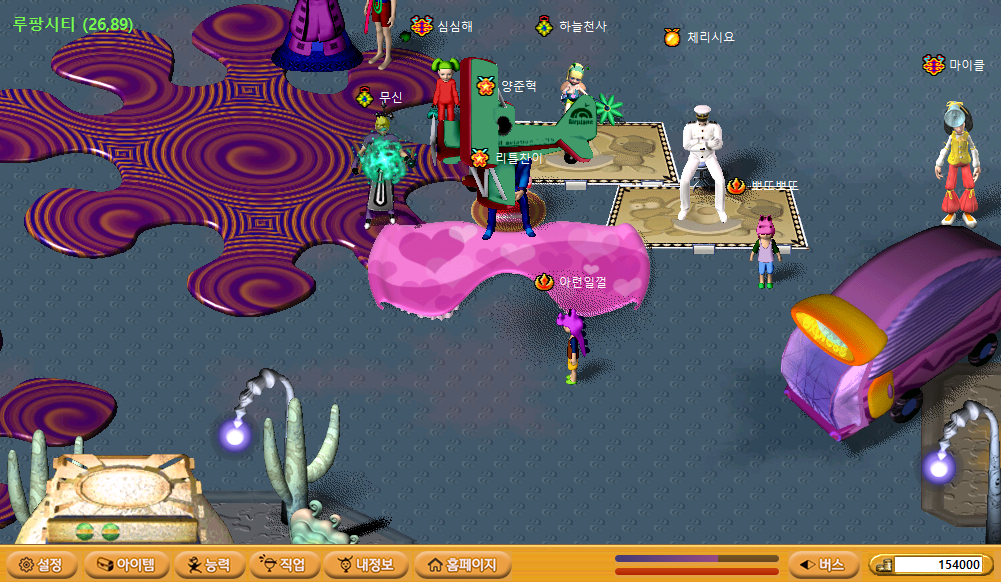Image resolution: width=1001 pixels, height=582 pixels.
Task: Click the 버스 bus button
Action: 822,565
